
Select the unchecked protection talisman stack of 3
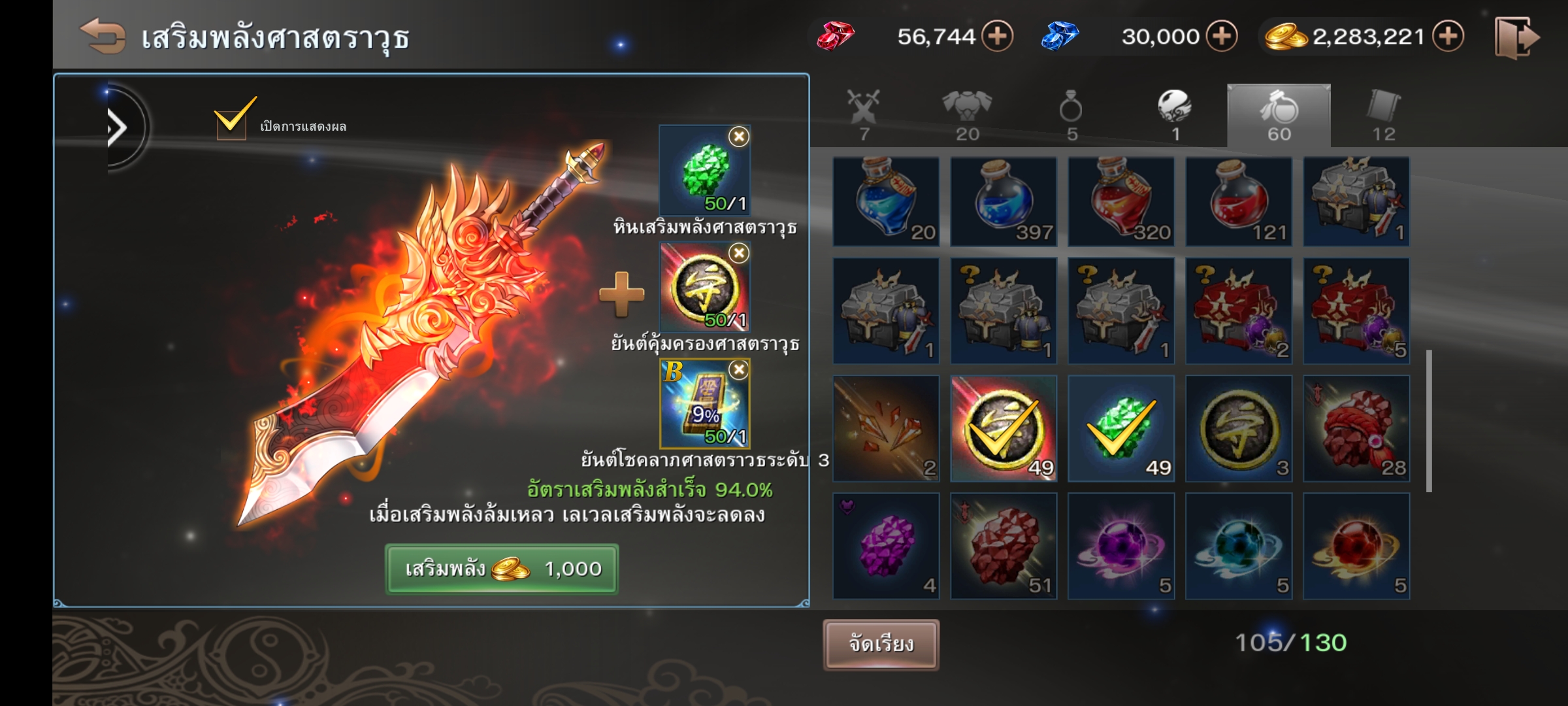click(1239, 429)
